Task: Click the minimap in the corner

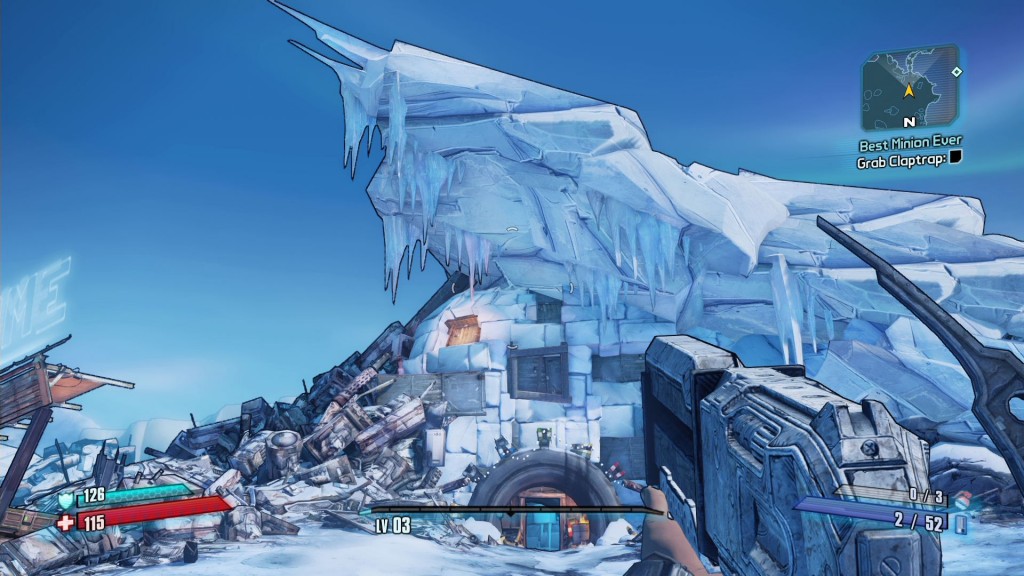Action: pos(910,88)
